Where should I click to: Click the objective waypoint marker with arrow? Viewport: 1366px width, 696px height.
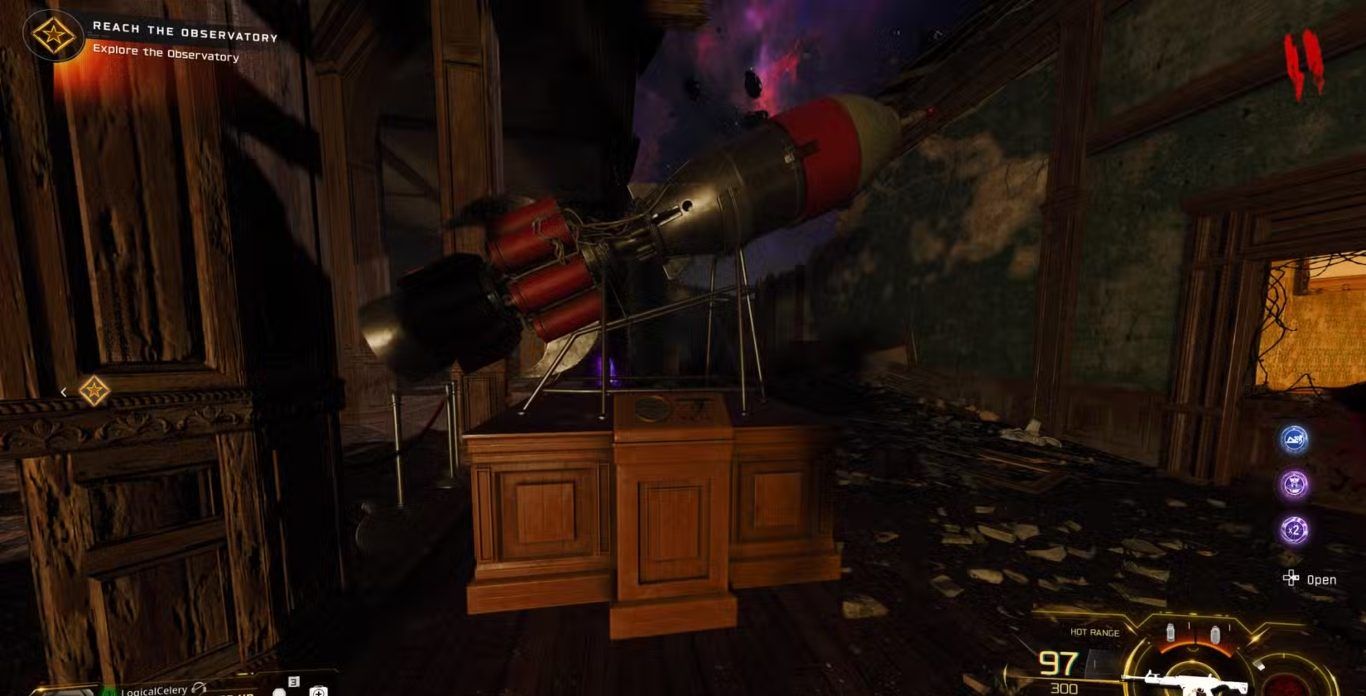93,390
